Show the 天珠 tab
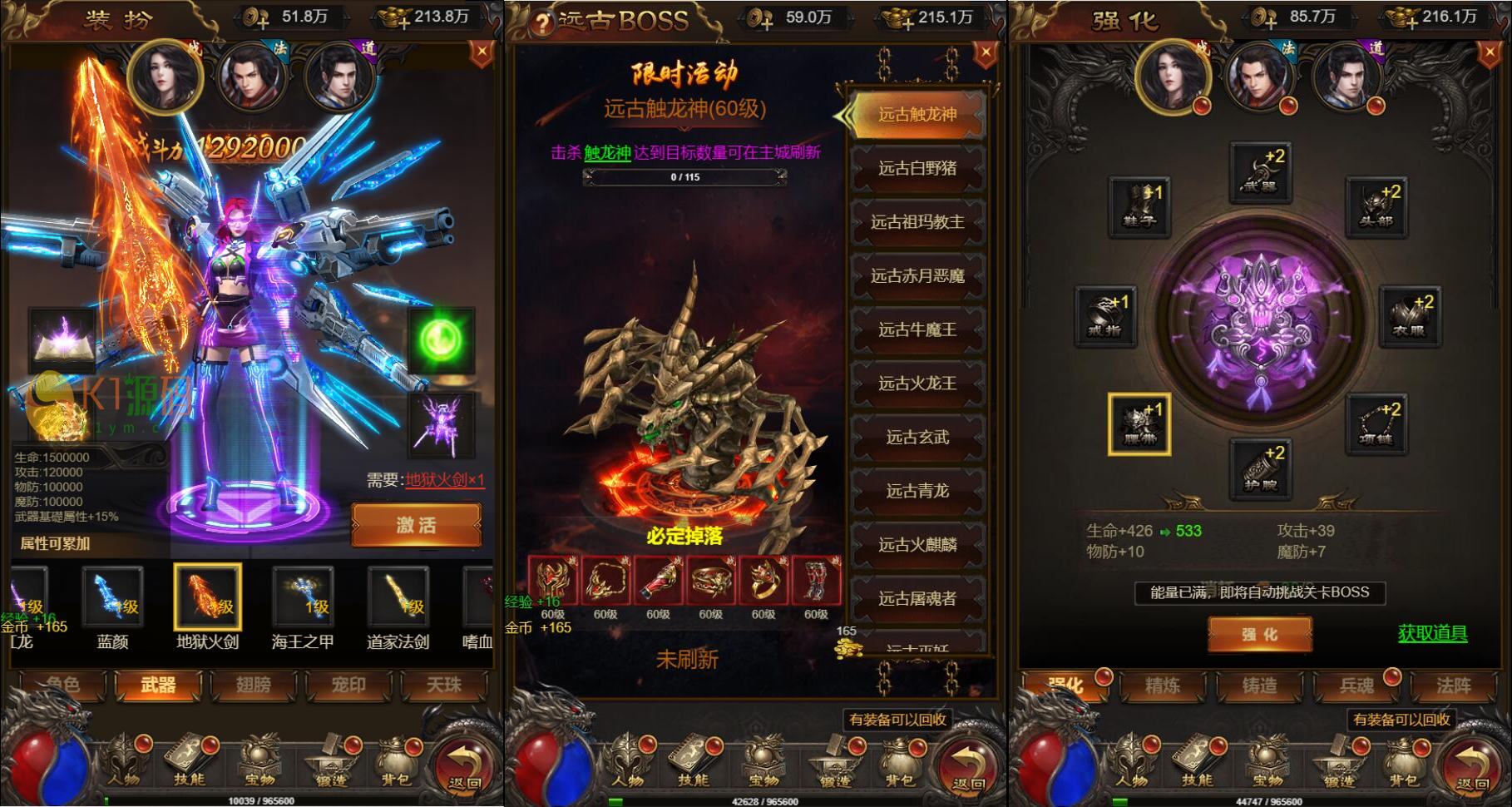This screenshot has height=807, width=1512. 444,686
